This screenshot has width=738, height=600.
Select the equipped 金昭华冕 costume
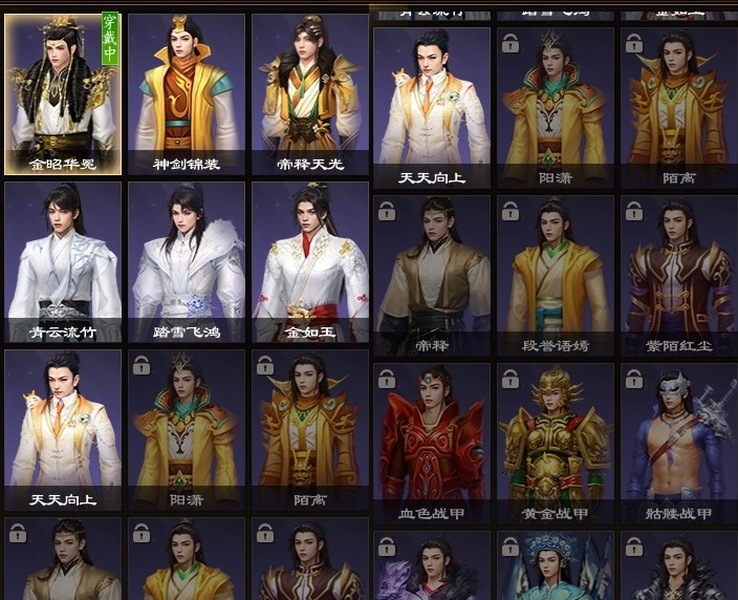63,94
